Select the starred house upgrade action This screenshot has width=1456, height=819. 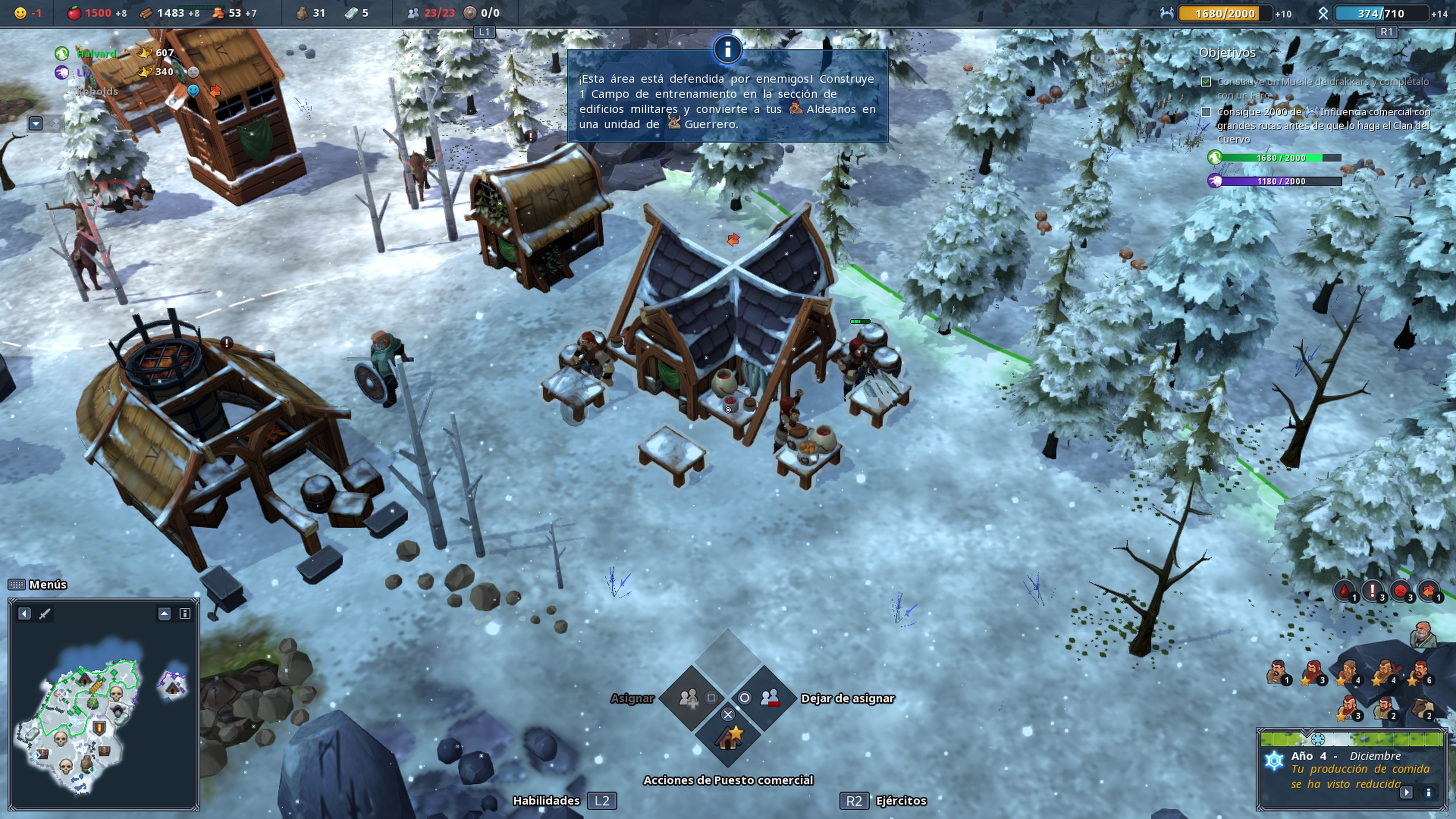click(x=728, y=736)
